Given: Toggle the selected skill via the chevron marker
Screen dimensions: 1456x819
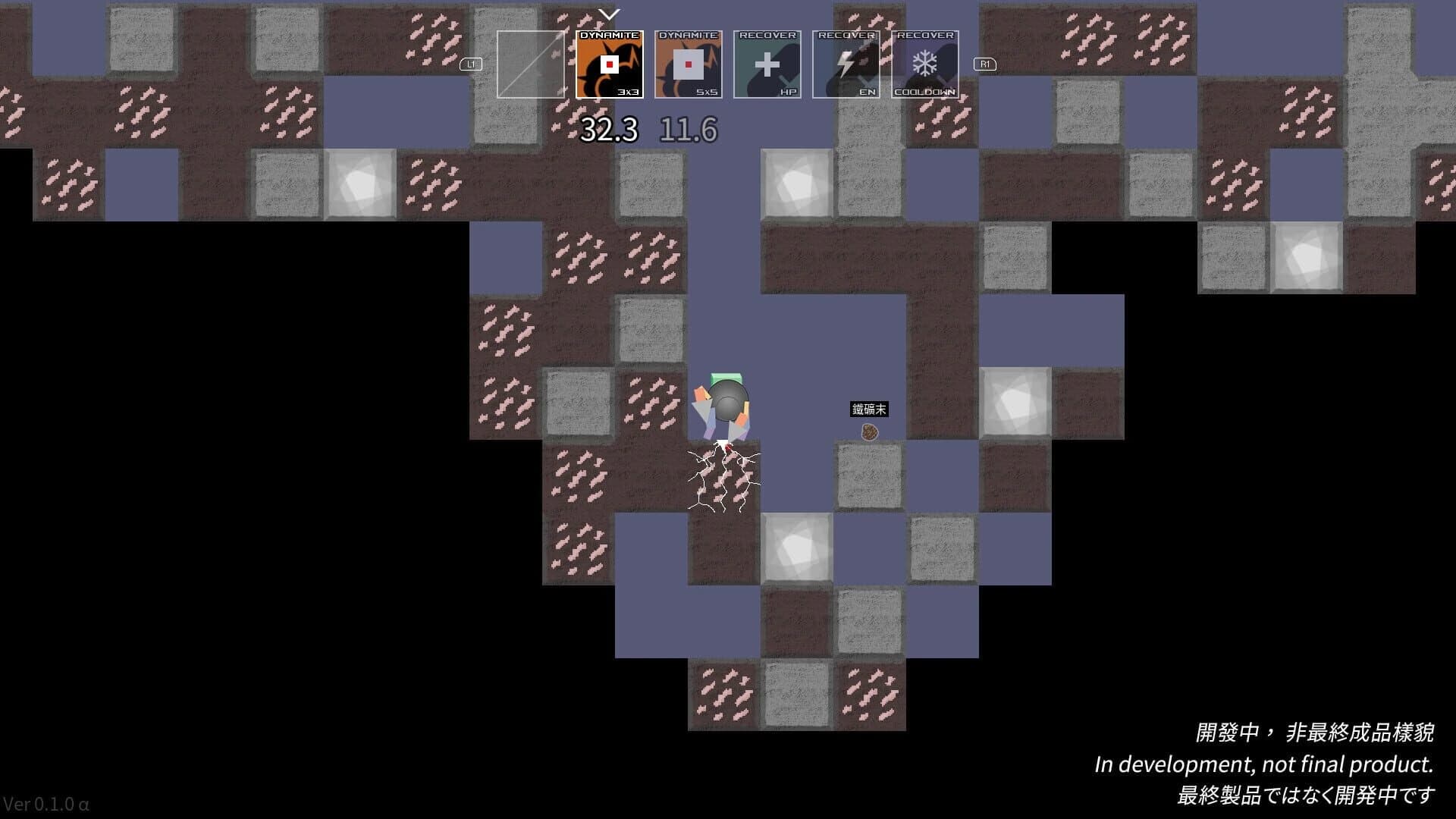Looking at the screenshot, I should pyautogui.click(x=607, y=14).
